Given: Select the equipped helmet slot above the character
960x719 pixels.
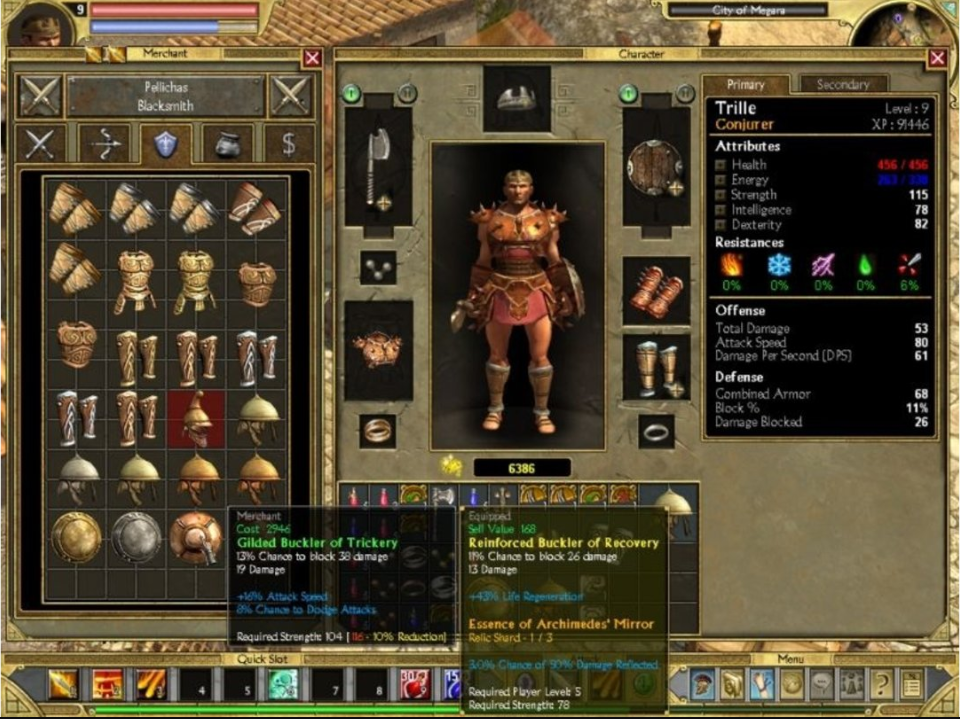Looking at the screenshot, I should (x=517, y=98).
